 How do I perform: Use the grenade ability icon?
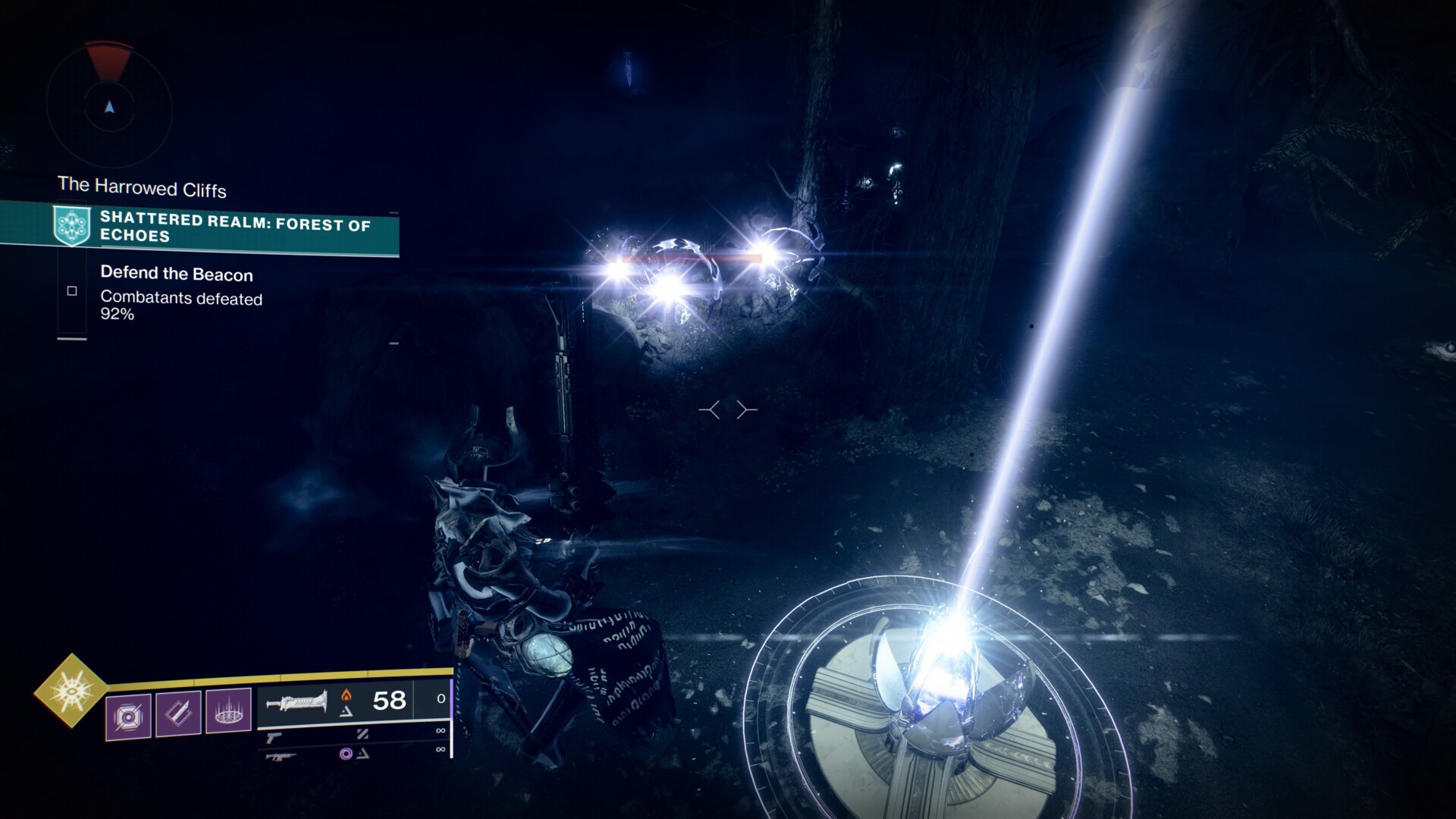point(128,715)
